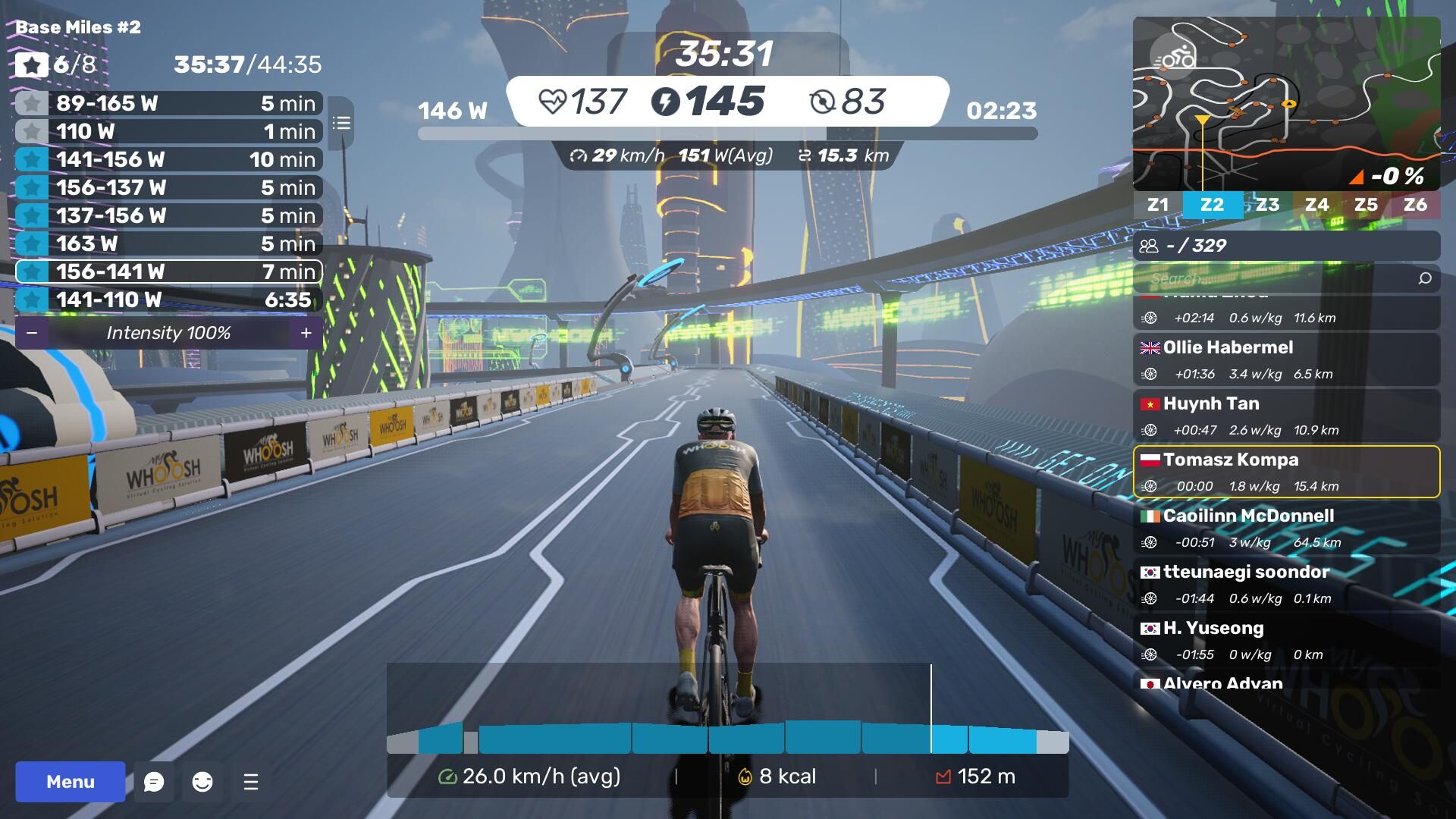
Task: Click the route minimap
Action: point(1286,104)
